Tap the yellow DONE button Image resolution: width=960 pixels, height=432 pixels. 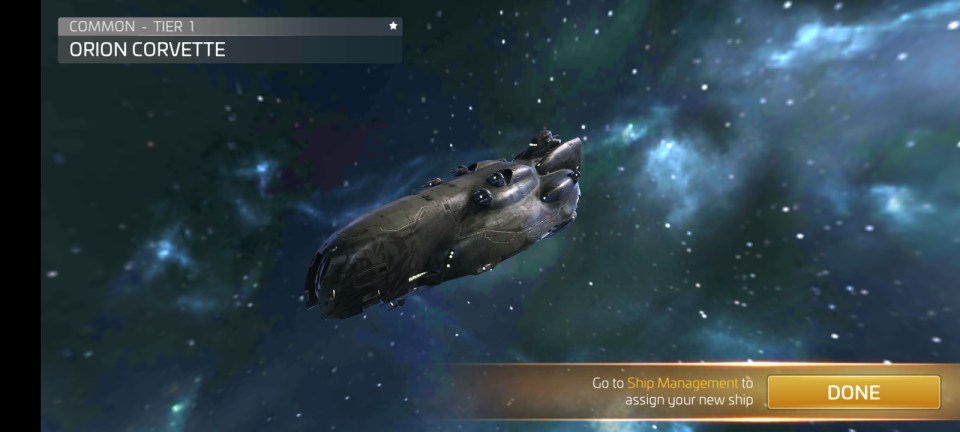853,392
